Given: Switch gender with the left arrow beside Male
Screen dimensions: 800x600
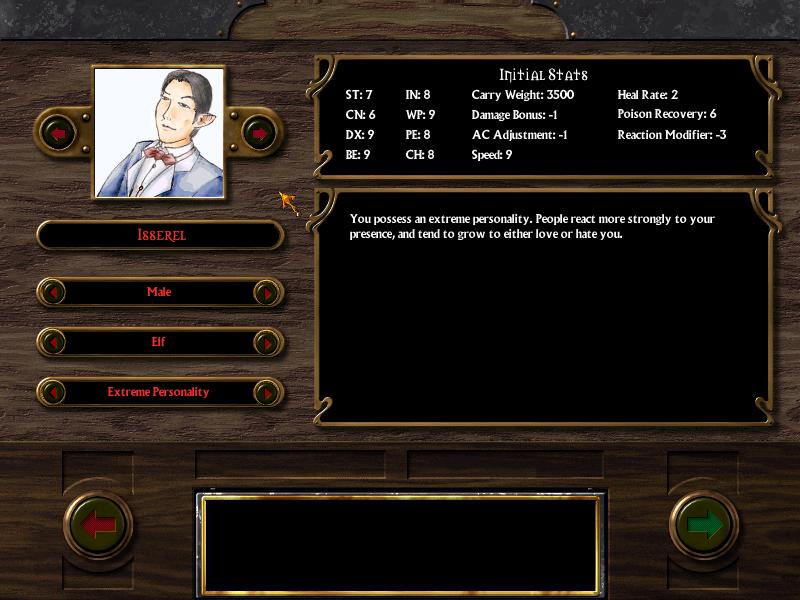Looking at the screenshot, I should pos(53,292).
